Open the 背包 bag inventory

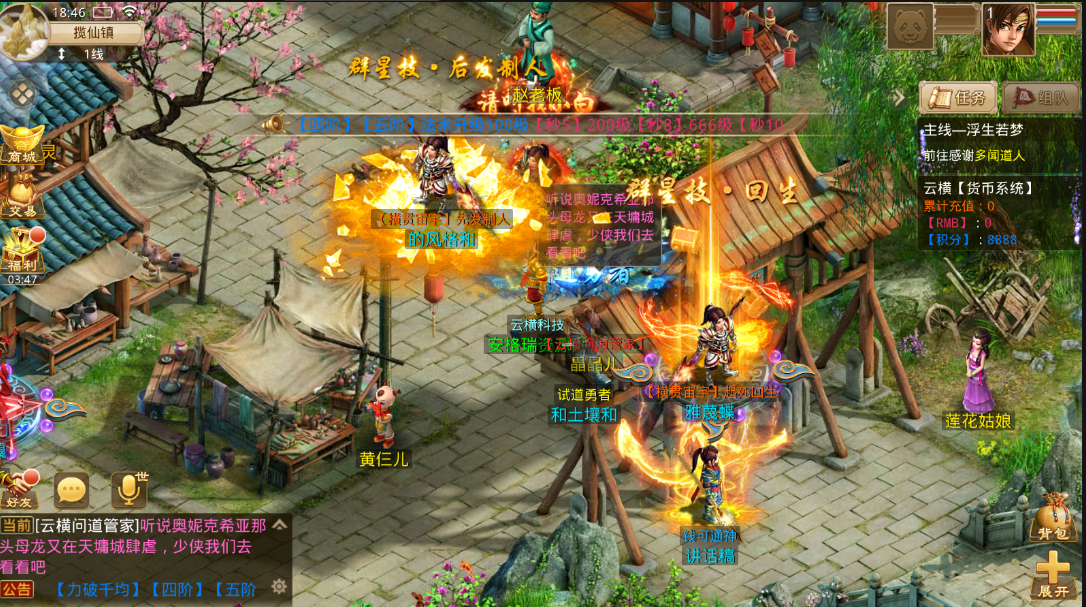tap(1056, 516)
